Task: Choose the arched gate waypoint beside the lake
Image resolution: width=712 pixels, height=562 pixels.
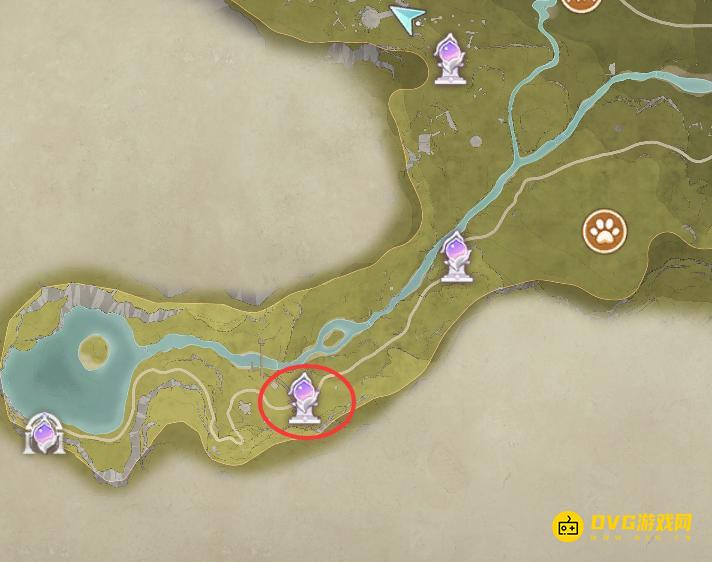Action: [x=44, y=435]
